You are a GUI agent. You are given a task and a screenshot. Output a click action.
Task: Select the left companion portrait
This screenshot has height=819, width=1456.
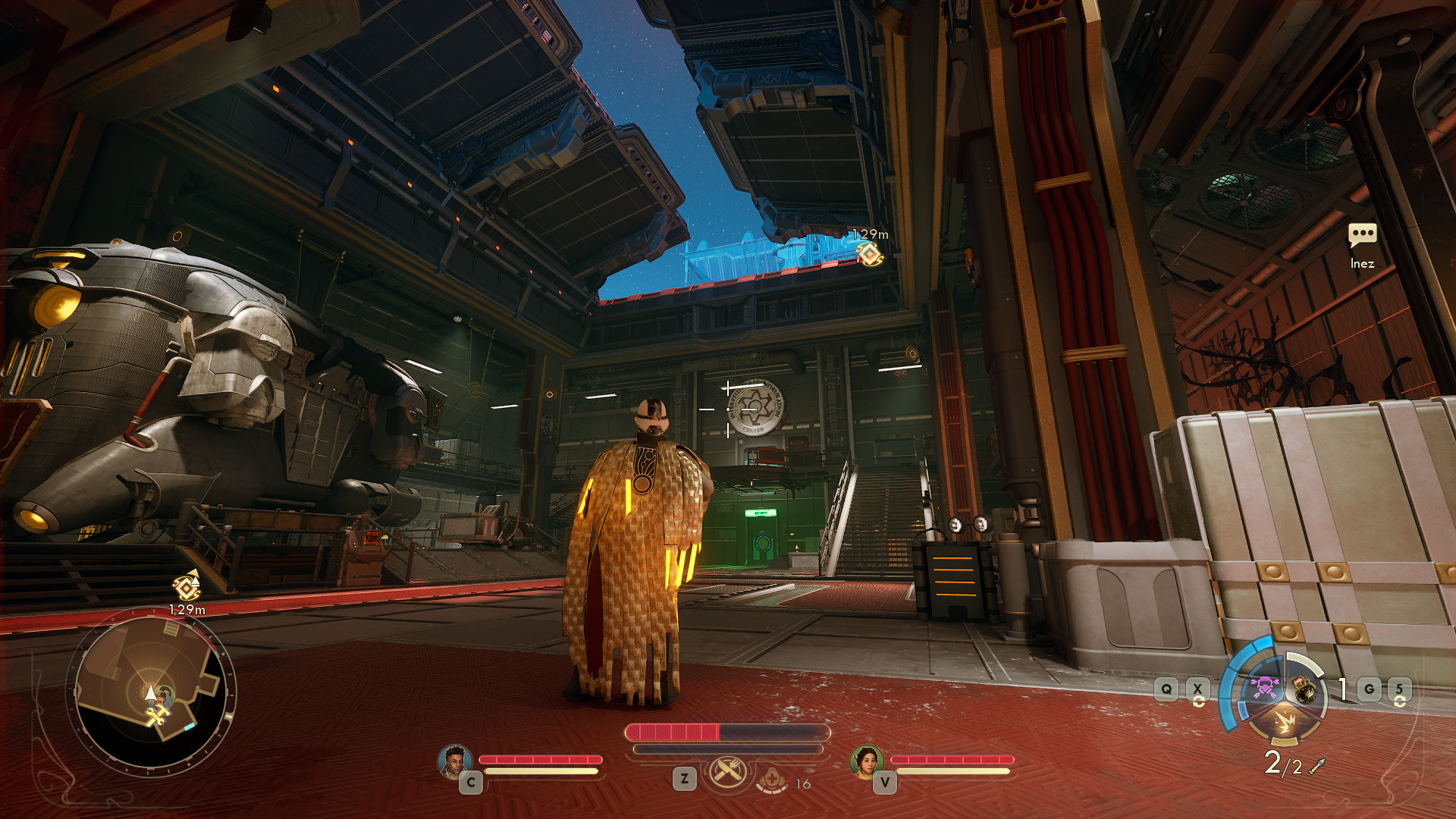tap(454, 761)
